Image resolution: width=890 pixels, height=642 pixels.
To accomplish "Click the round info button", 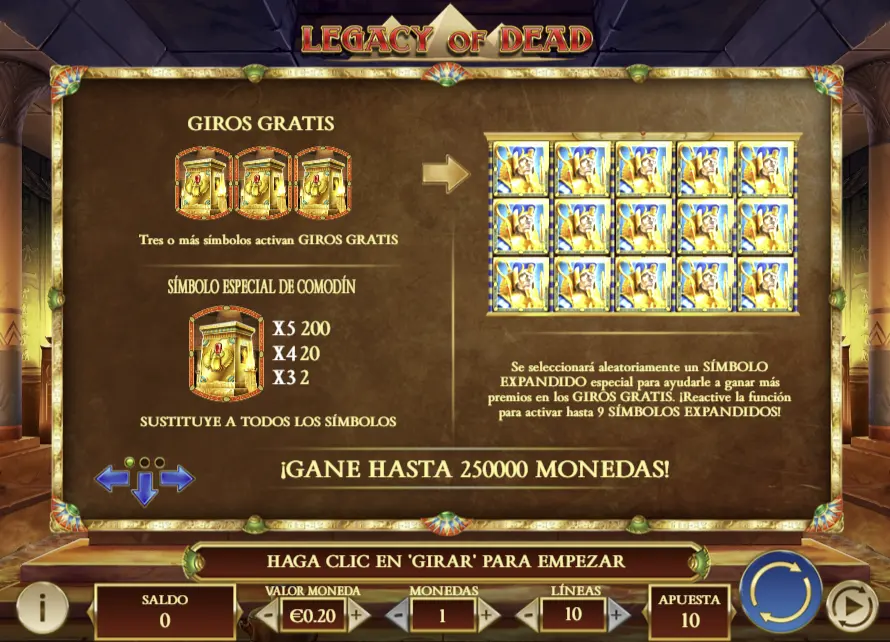I will pyautogui.click(x=41, y=606).
